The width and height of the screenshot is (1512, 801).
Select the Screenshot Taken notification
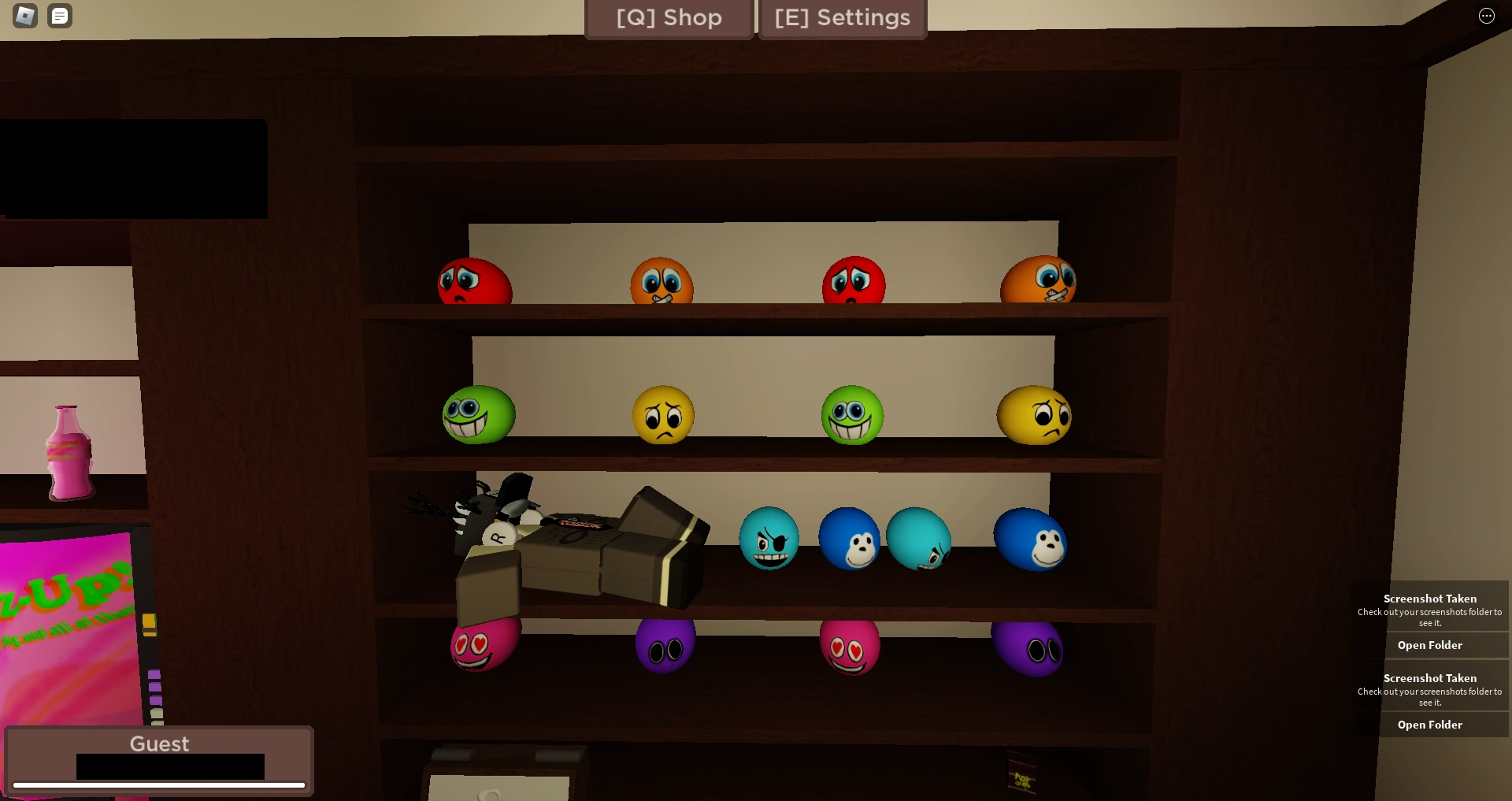pos(1429,599)
